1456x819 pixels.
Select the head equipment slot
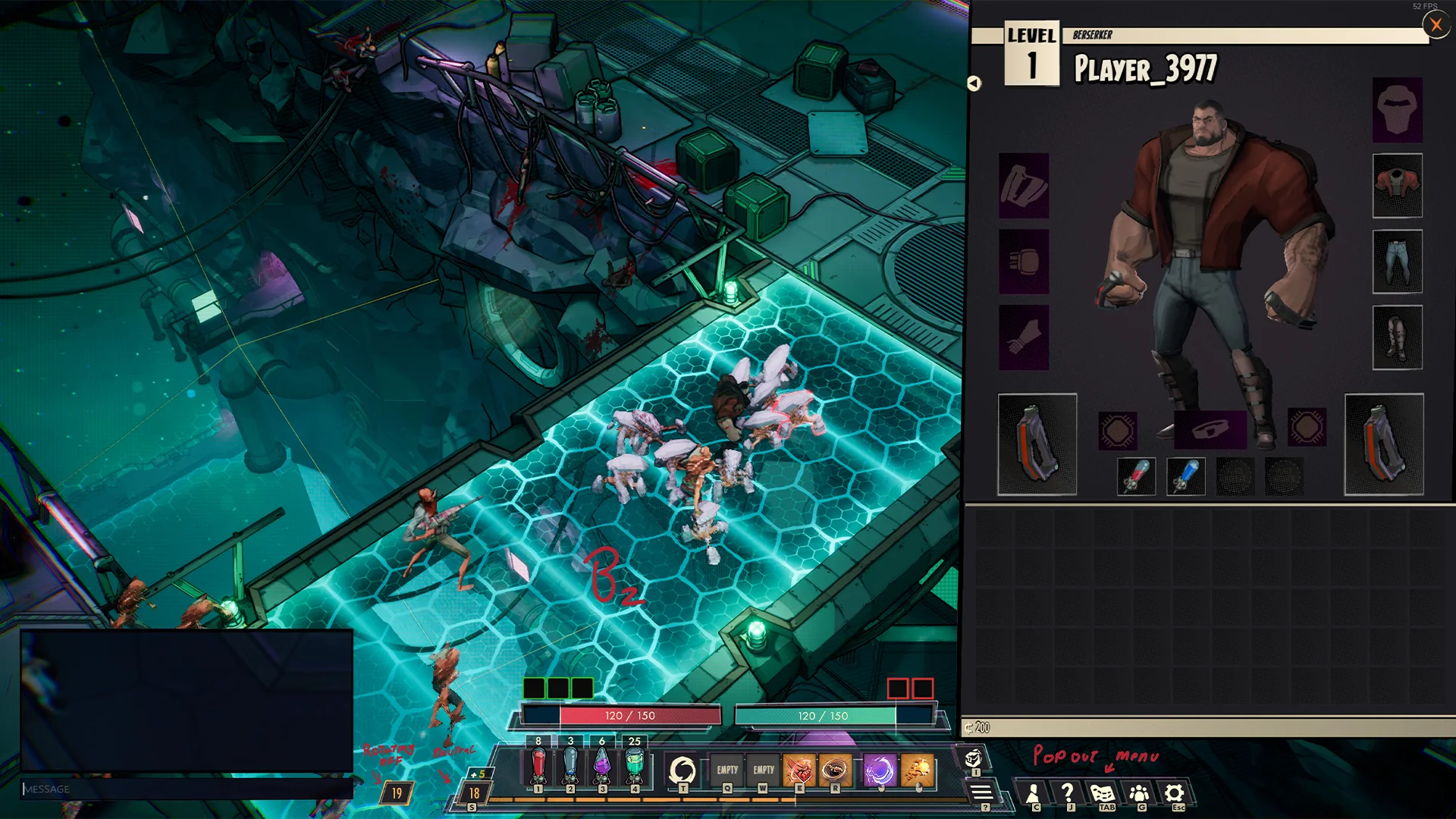click(x=1397, y=110)
